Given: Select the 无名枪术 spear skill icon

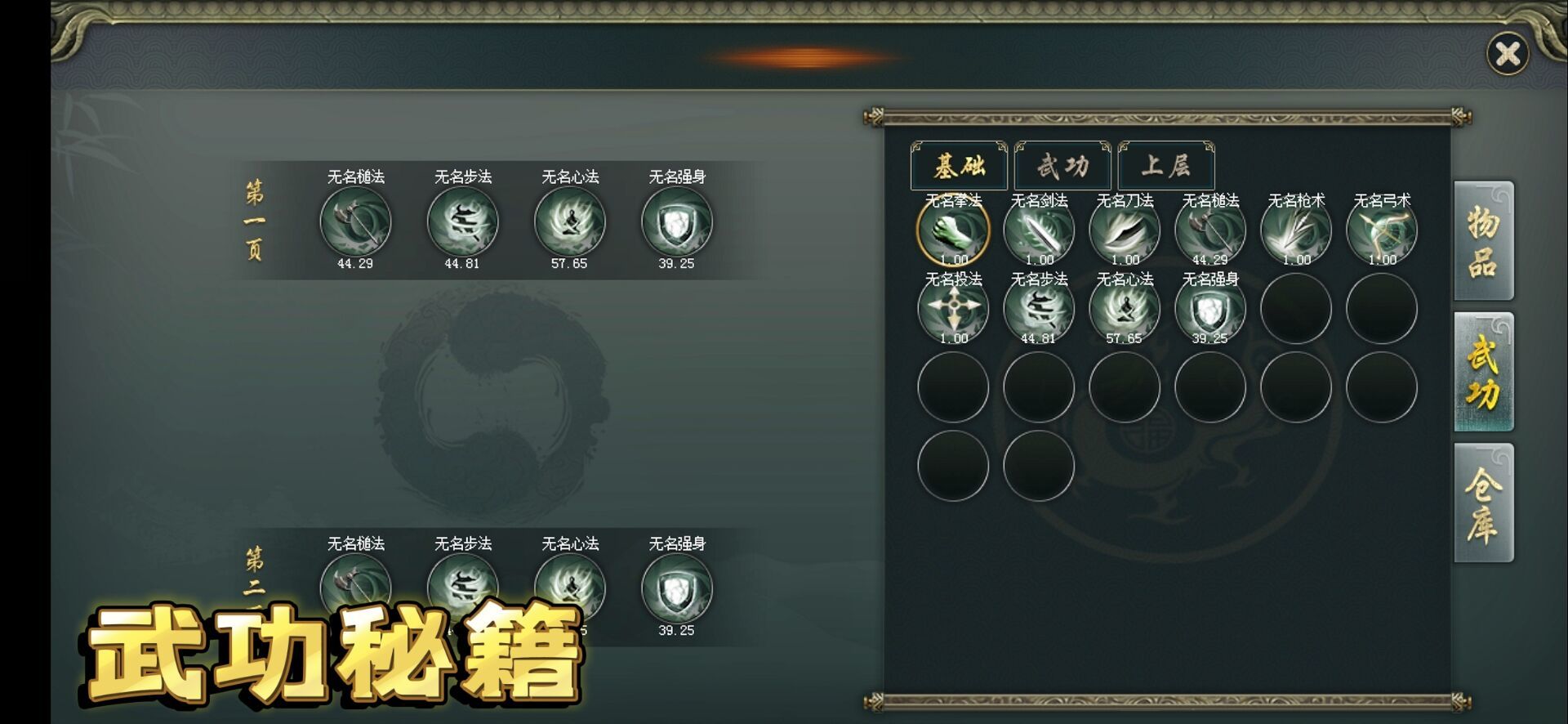Looking at the screenshot, I should (x=1297, y=231).
